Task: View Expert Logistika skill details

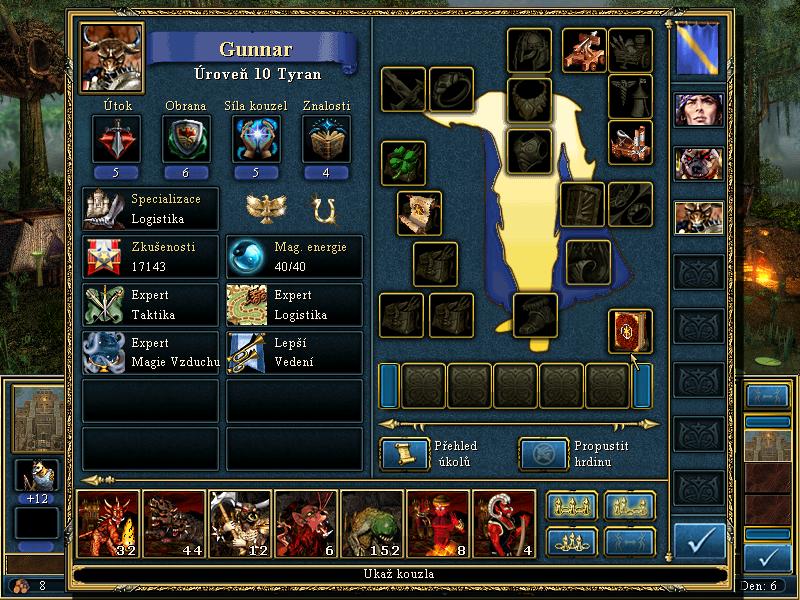Action: click(294, 304)
